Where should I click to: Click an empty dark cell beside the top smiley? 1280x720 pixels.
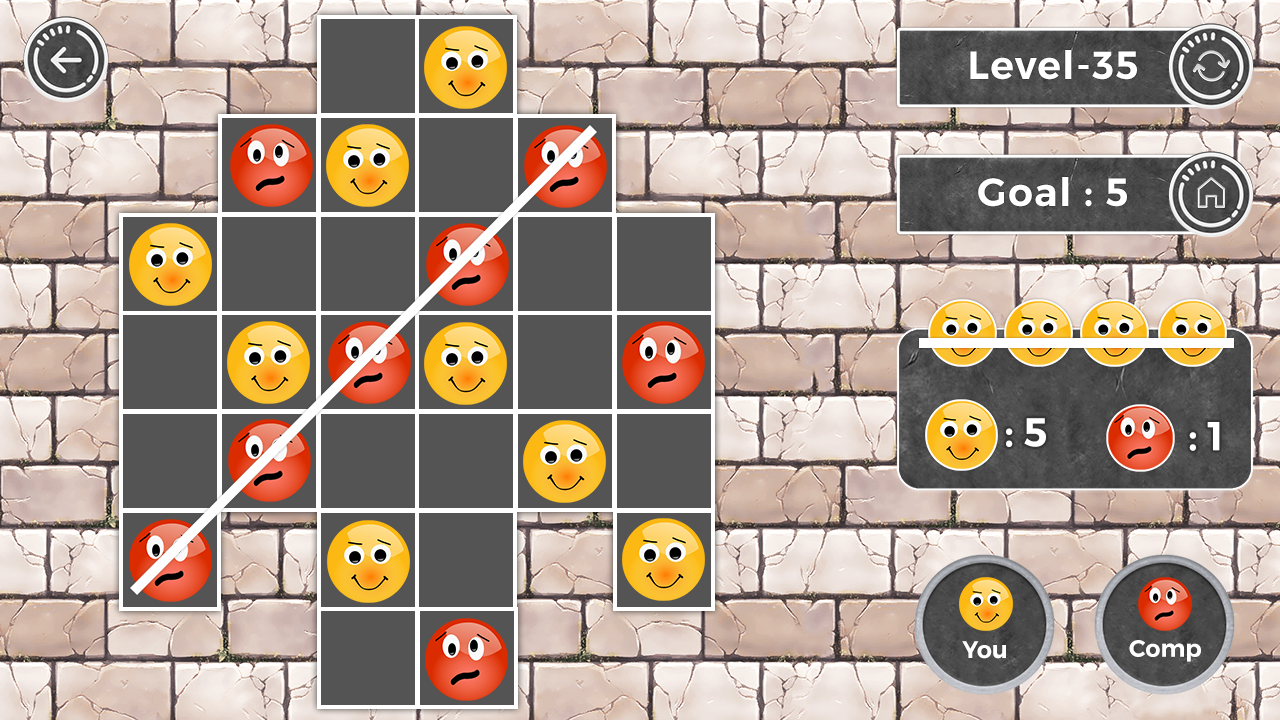367,66
